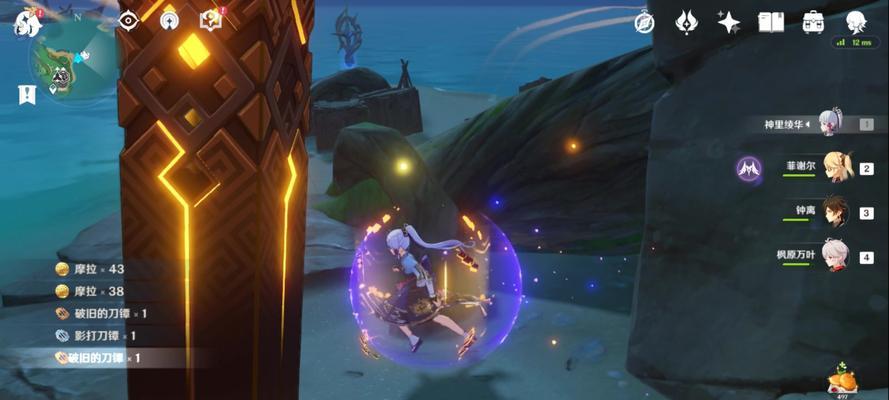This screenshot has height=400, width=889.
Task: Toggle the eye-shaped elemental sight icon
Action: pyautogui.click(x=128, y=20)
